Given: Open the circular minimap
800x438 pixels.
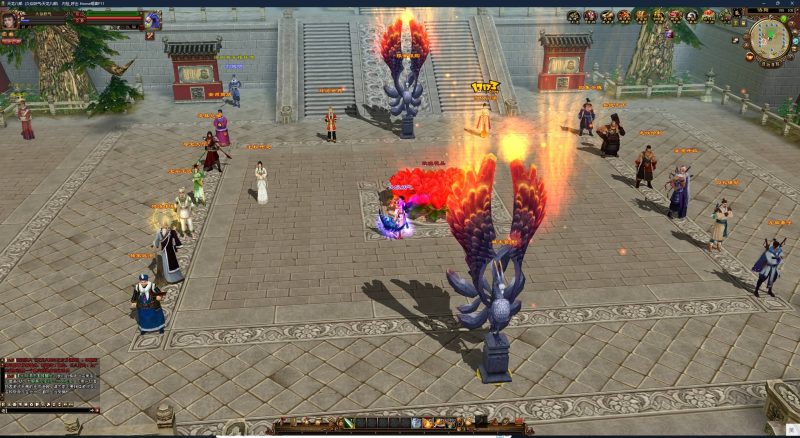Looking at the screenshot, I should tap(769, 38).
